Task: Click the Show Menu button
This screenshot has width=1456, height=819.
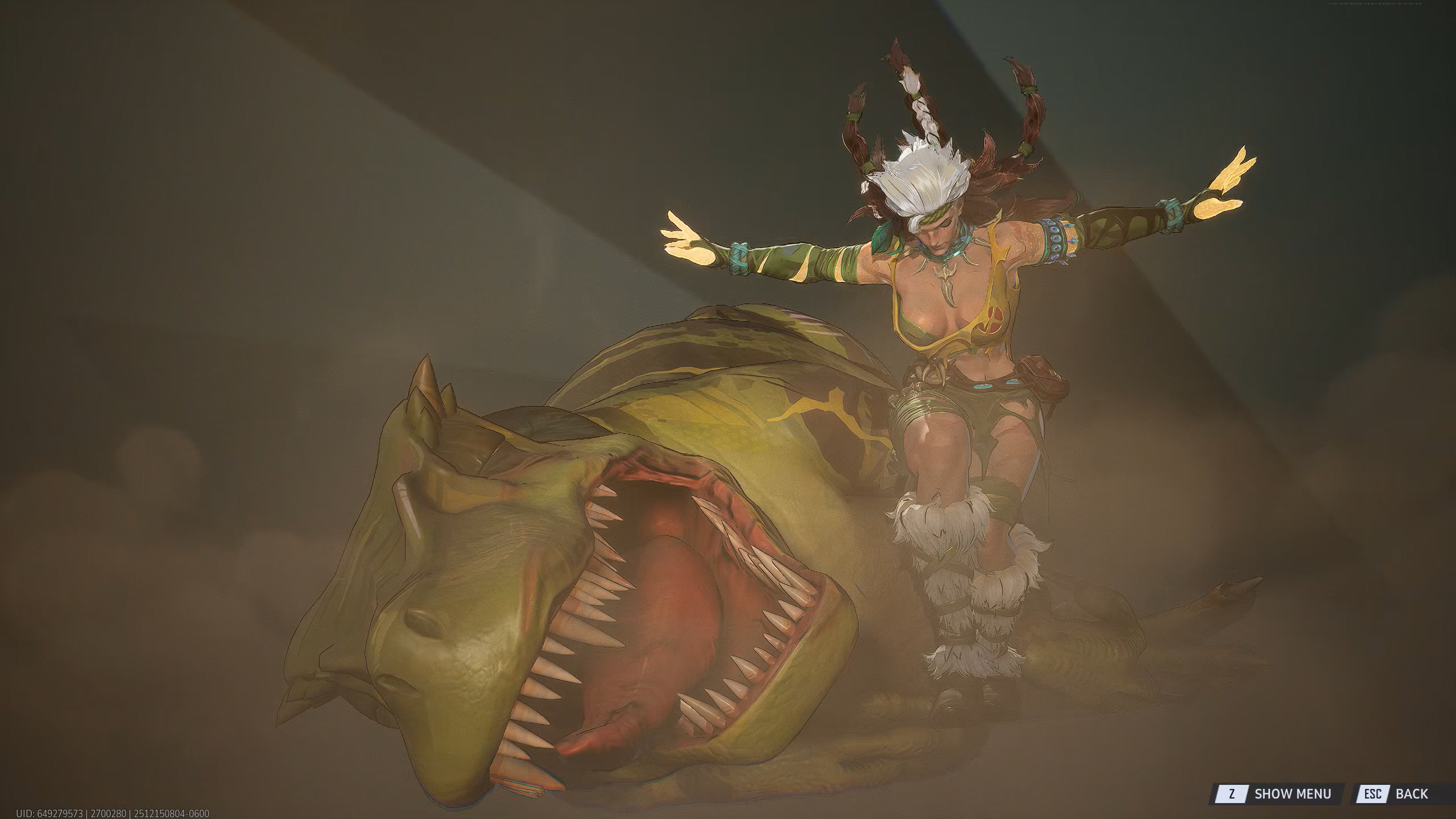Action: 1276,793
